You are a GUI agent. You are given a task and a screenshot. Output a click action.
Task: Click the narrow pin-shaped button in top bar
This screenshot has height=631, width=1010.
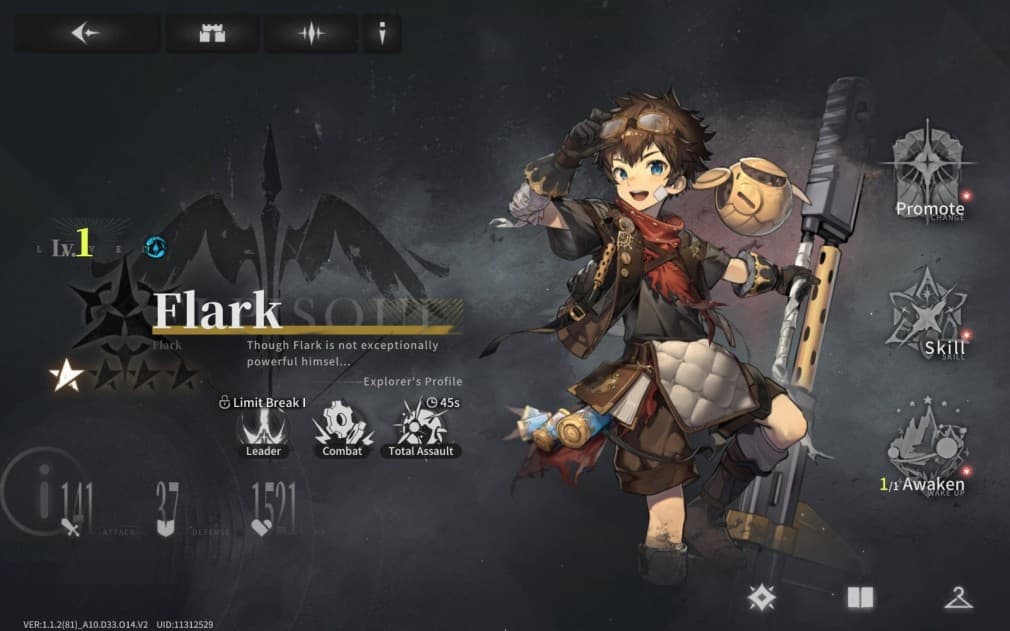click(382, 33)
